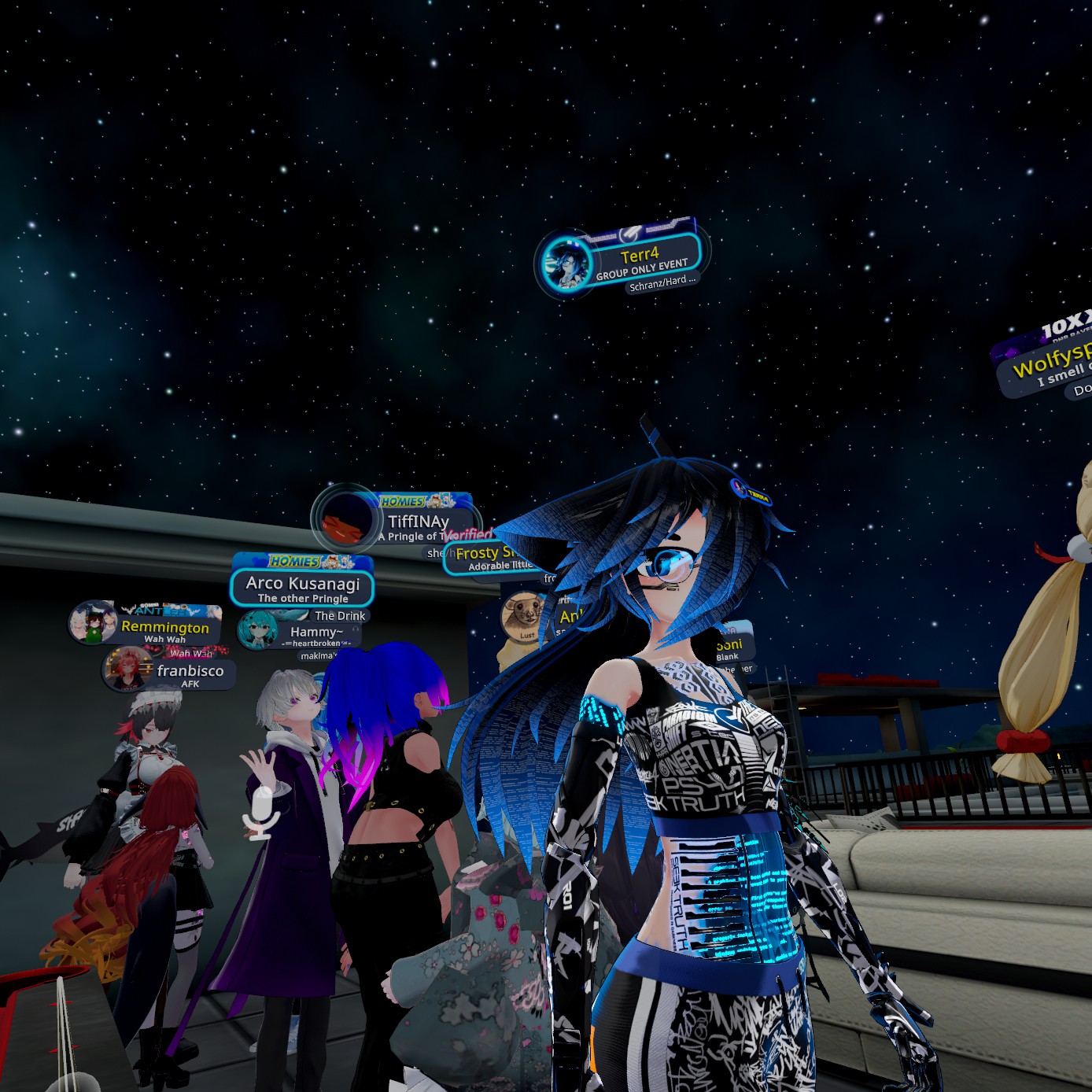Pick the Hammy~ nameplate
The width and height of the screenshot is (1092, 1092).
point(316,632)
